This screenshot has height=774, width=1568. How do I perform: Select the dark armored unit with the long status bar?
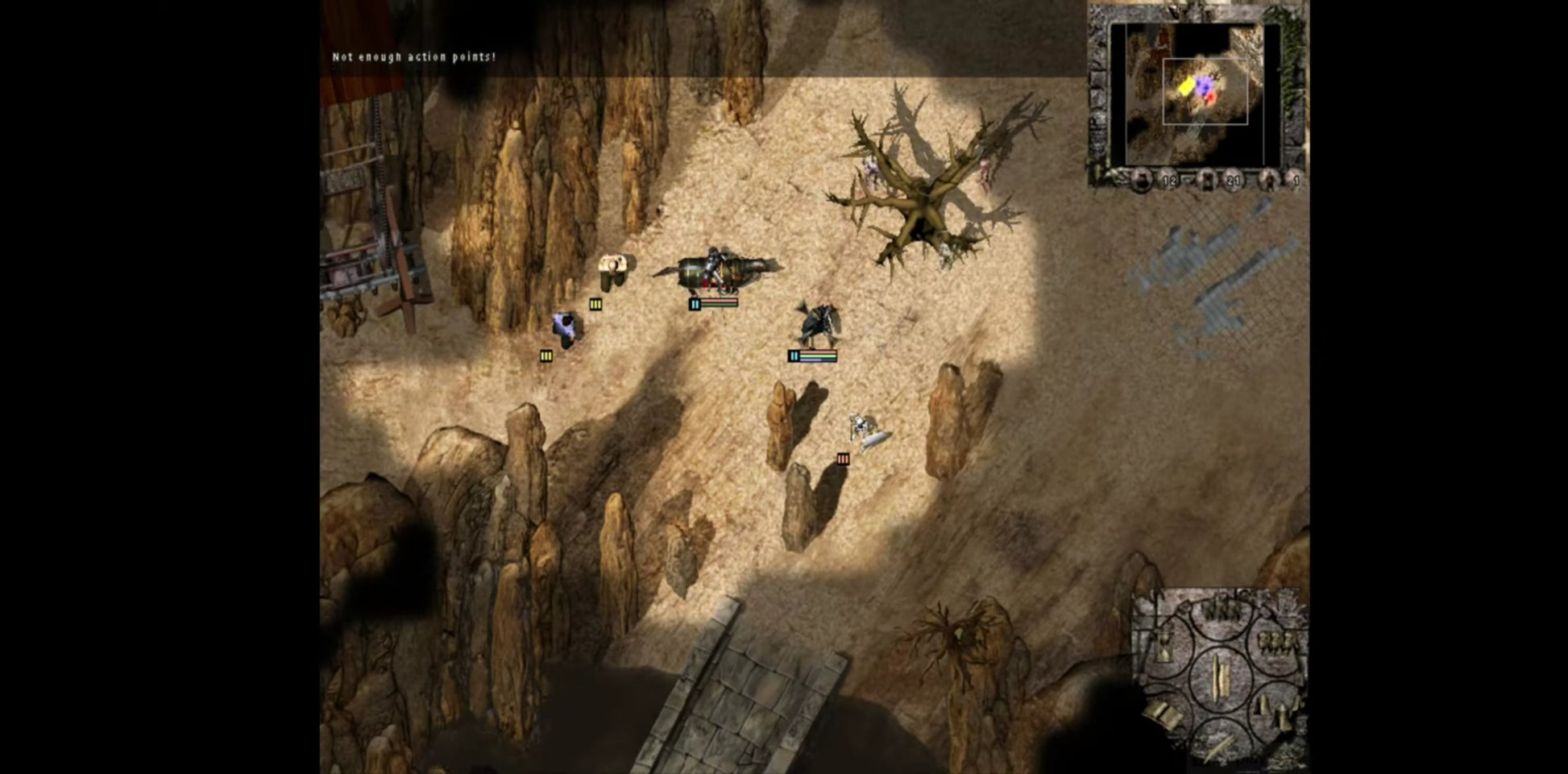817,324
